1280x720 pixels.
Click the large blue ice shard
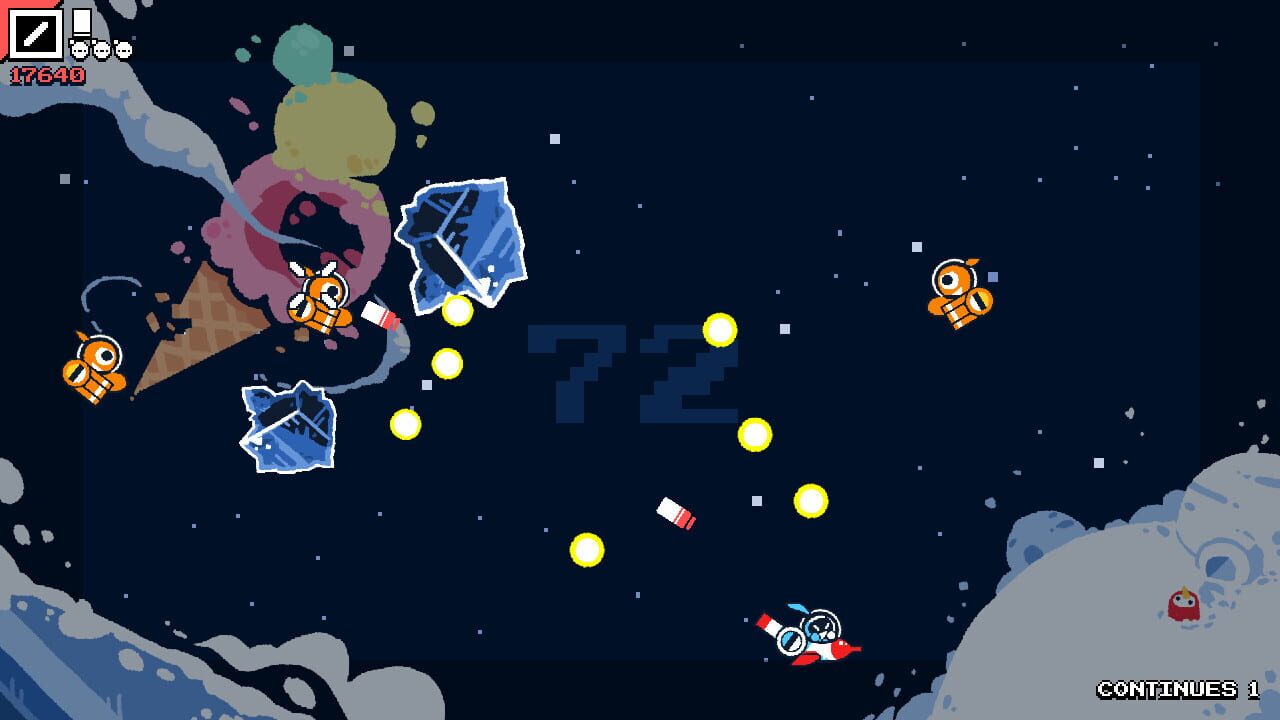coord(460,240)
